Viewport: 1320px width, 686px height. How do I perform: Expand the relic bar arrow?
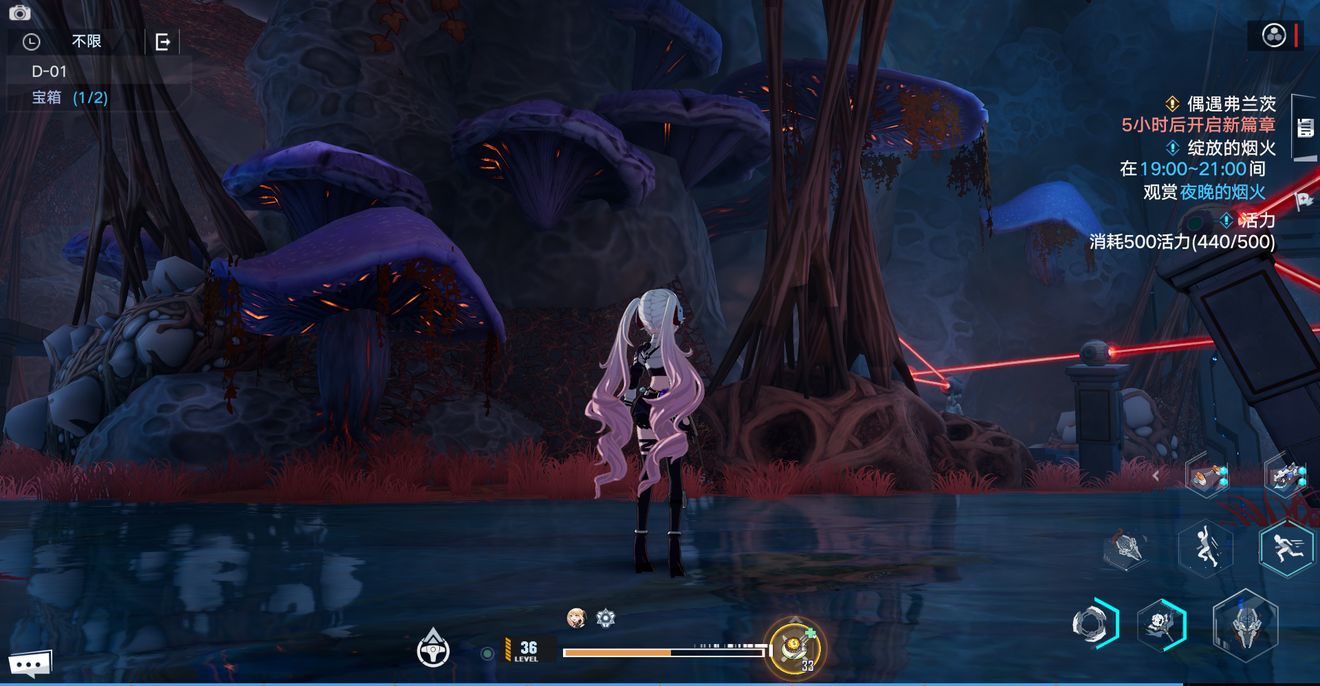[1157, 476]
